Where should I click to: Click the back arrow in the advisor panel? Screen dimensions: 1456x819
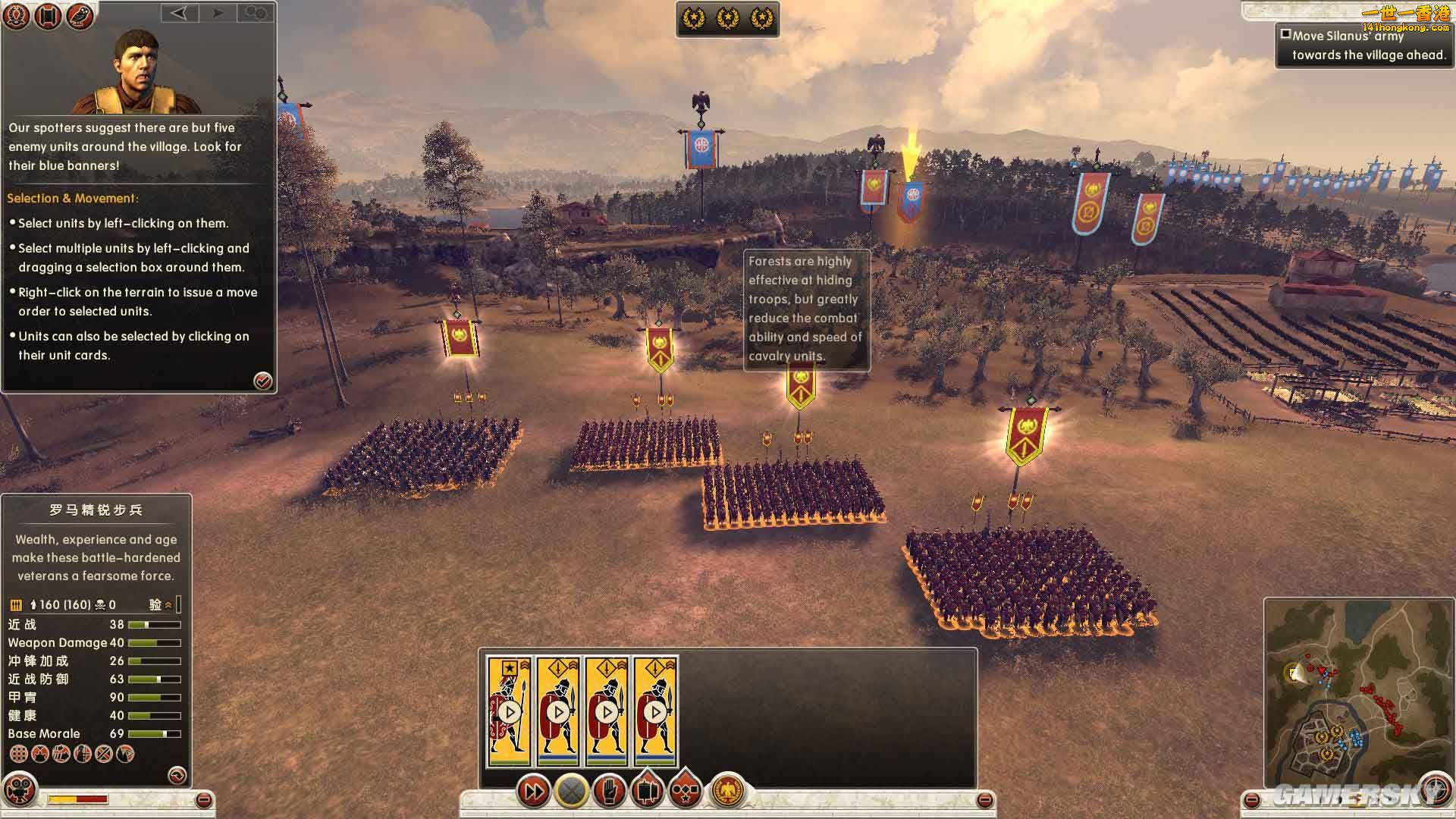[180, 14]
